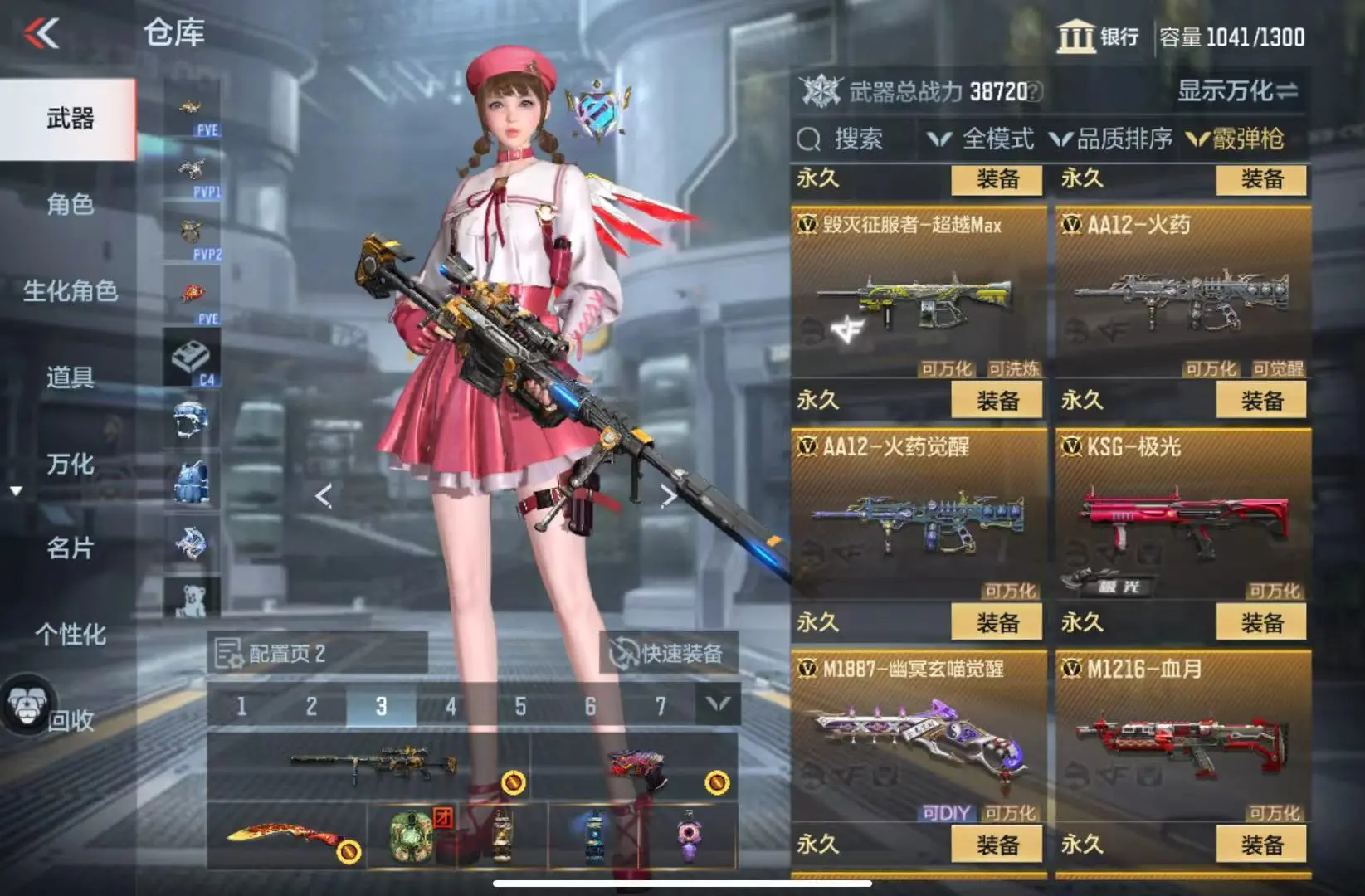Toggle 显示万化 display option
This screenshot has height=896, width=1365.
tap(1236, 91)
